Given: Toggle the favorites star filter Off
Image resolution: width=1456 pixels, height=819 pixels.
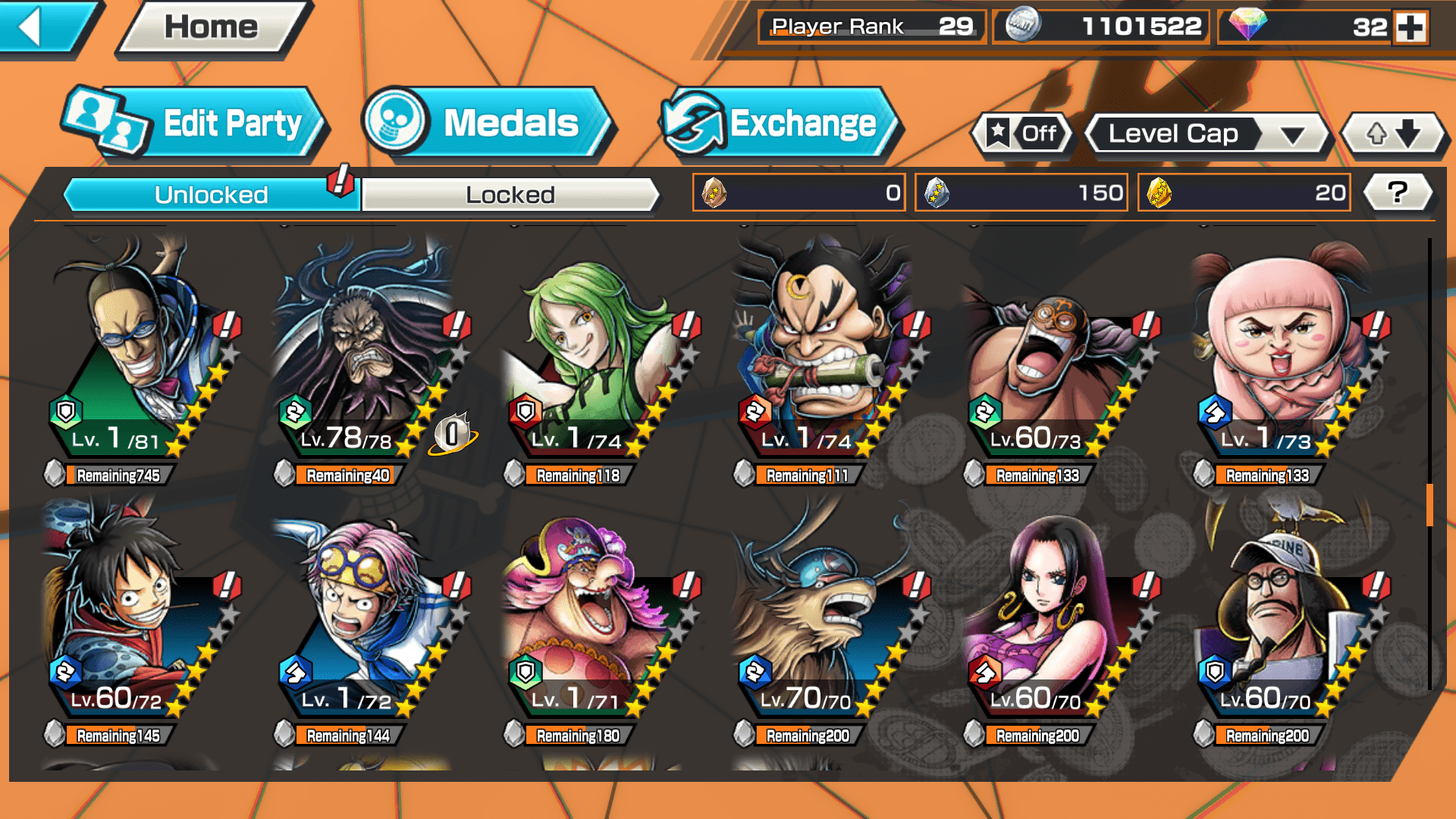Looking at the screenshot, I should pyautogui.click(x=1022, y=134).
